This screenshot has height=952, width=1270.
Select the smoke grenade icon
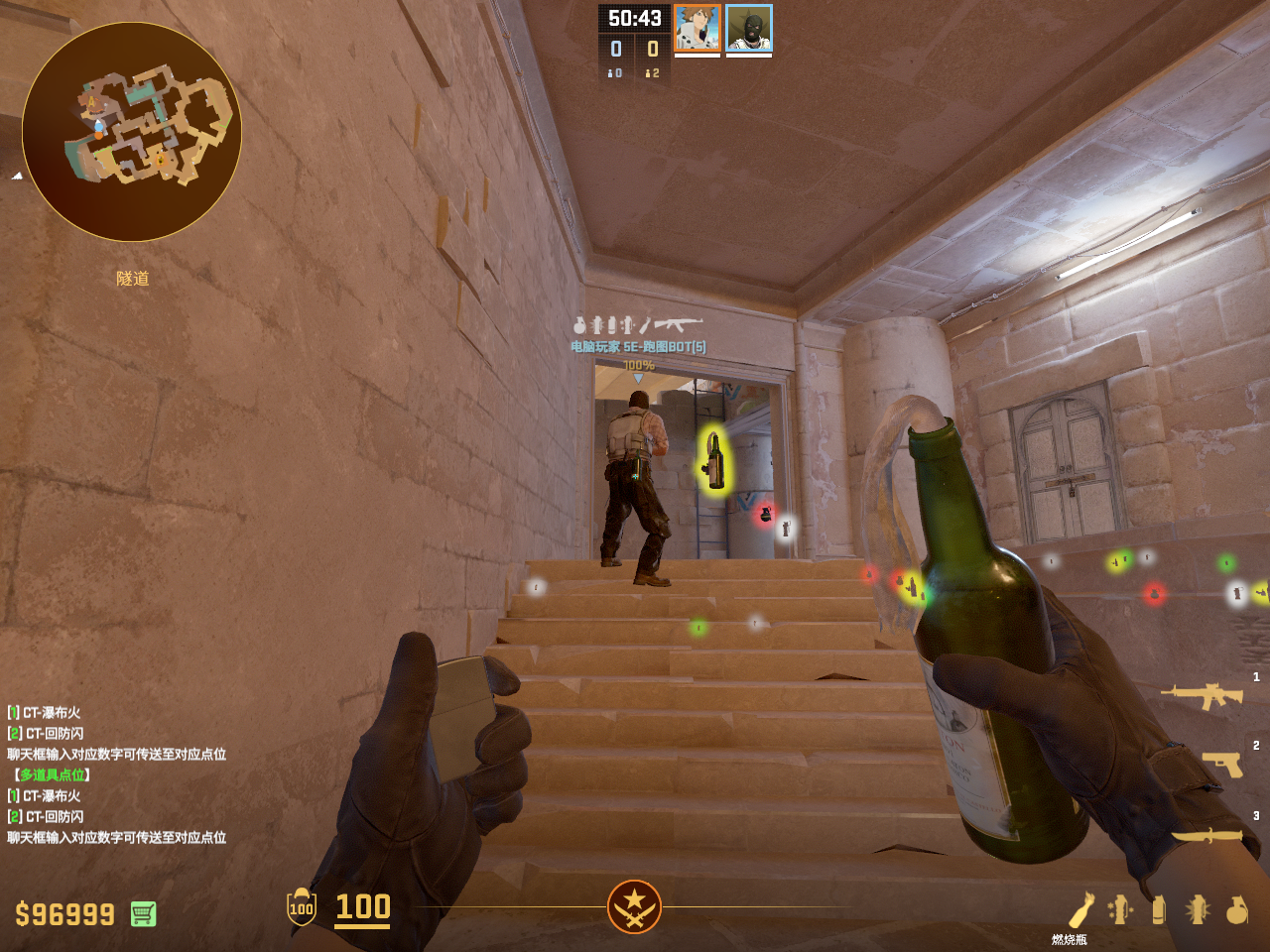pos(1159,909)
